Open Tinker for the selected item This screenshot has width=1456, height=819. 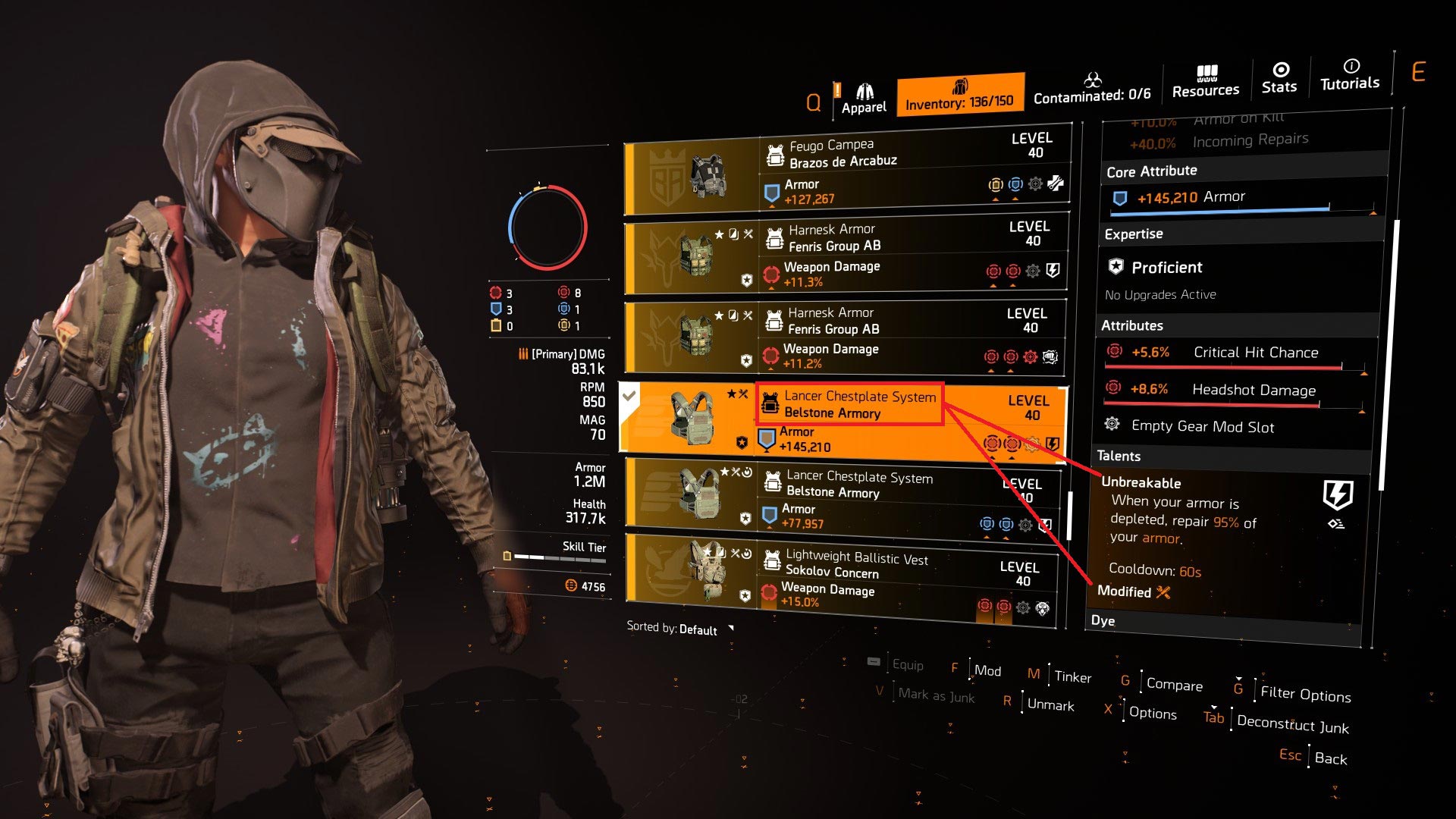click(1072, 676)
